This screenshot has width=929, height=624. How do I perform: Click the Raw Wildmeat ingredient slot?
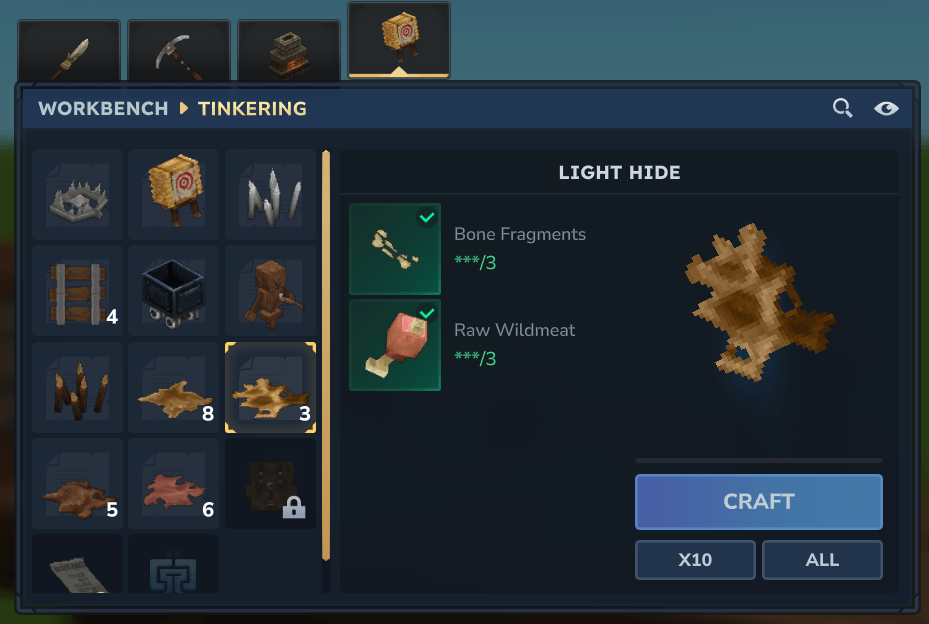click(395, 345)
